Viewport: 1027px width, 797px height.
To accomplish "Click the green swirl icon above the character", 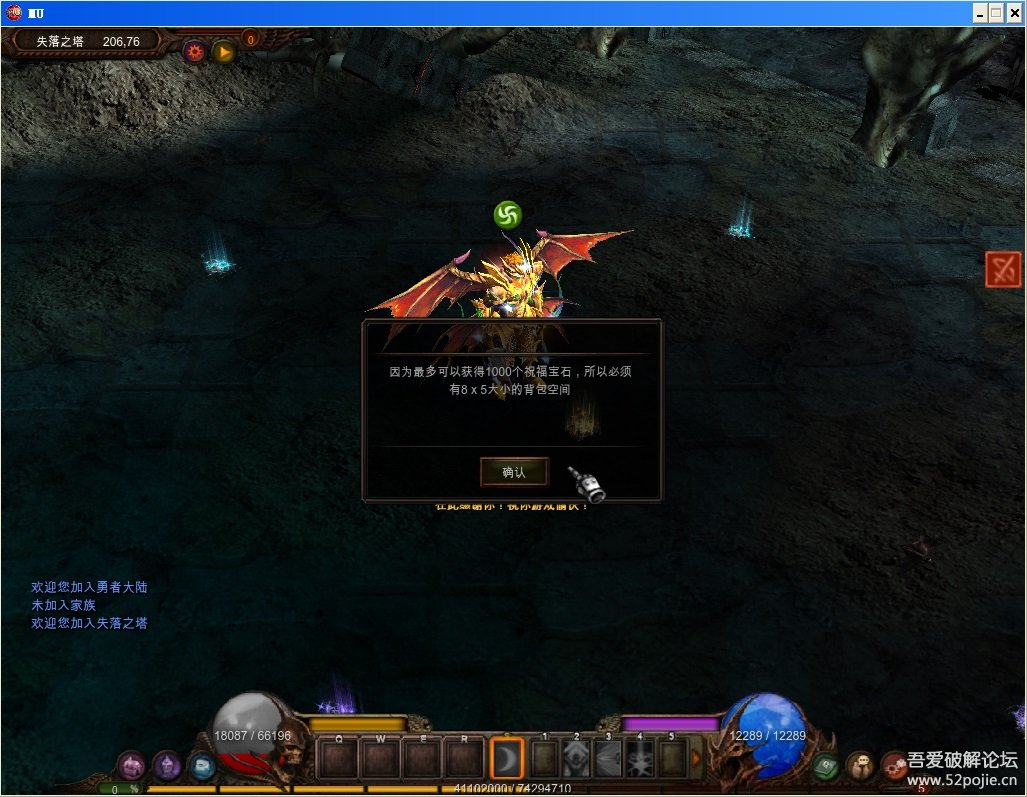I will [x=507, y=214].
